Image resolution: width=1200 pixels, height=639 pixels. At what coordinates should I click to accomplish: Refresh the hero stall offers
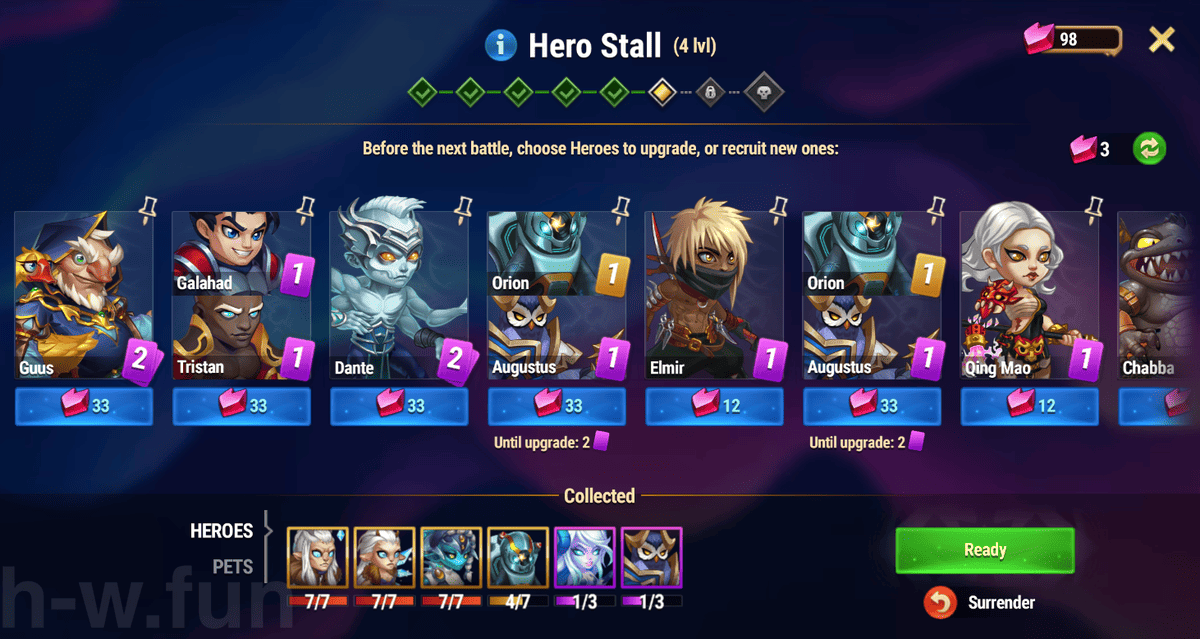(x=1149, y=149)
